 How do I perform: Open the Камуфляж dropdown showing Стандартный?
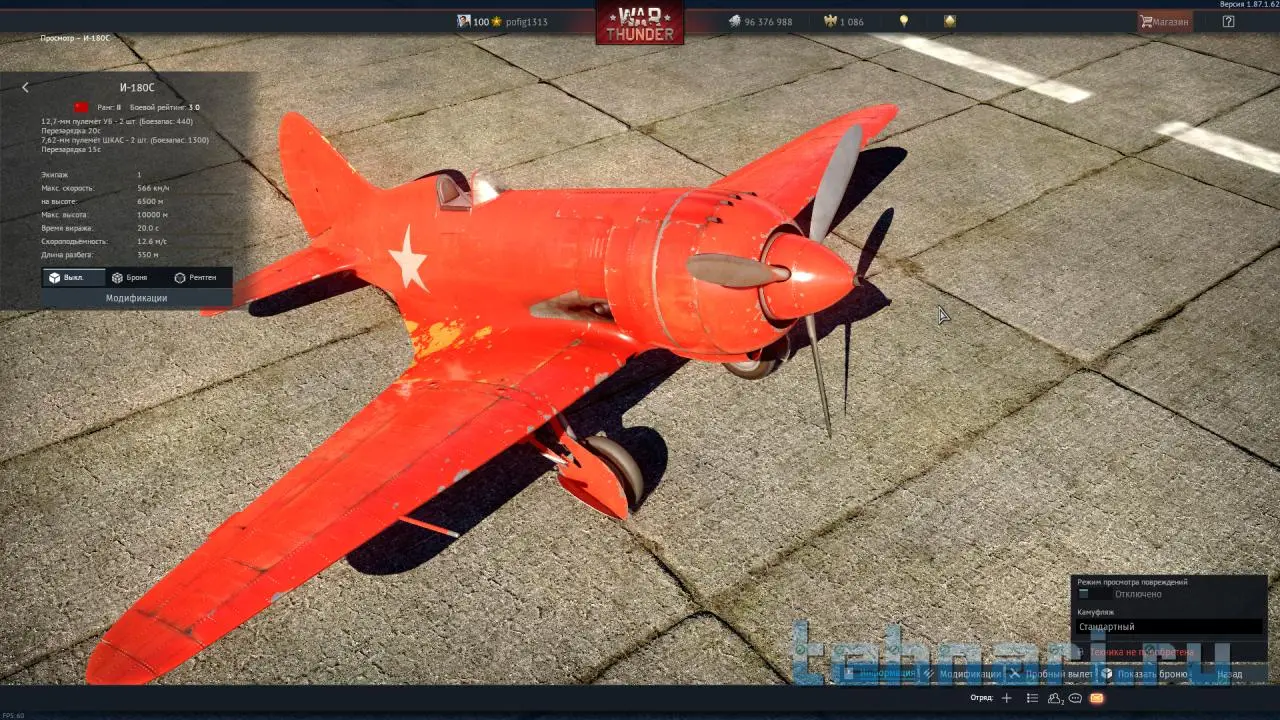(x=1168, y=627)
